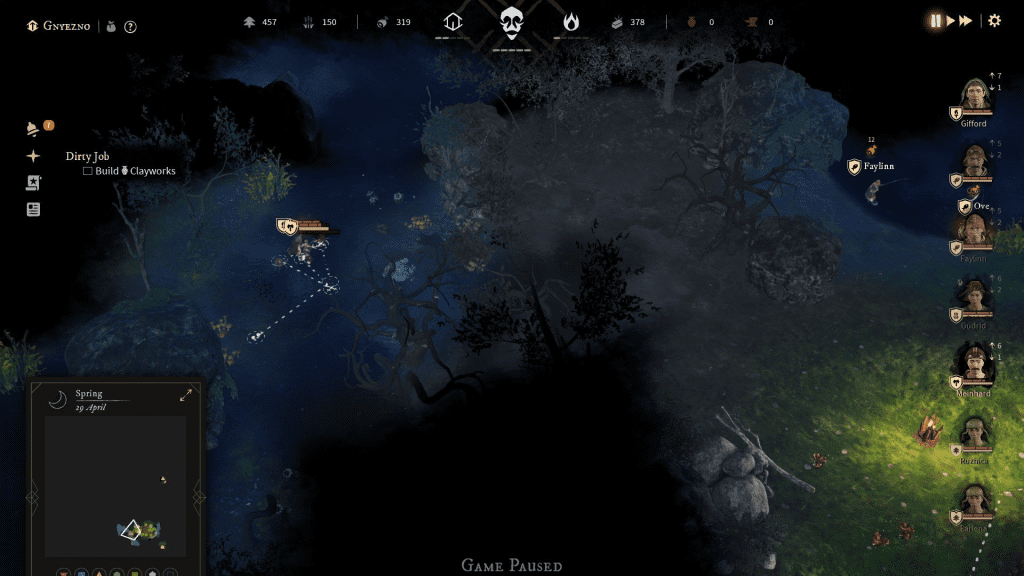This screenshot has height=576, width=1024.
Task: Expand the minimap with the arrow button
Action: point(186,396)
